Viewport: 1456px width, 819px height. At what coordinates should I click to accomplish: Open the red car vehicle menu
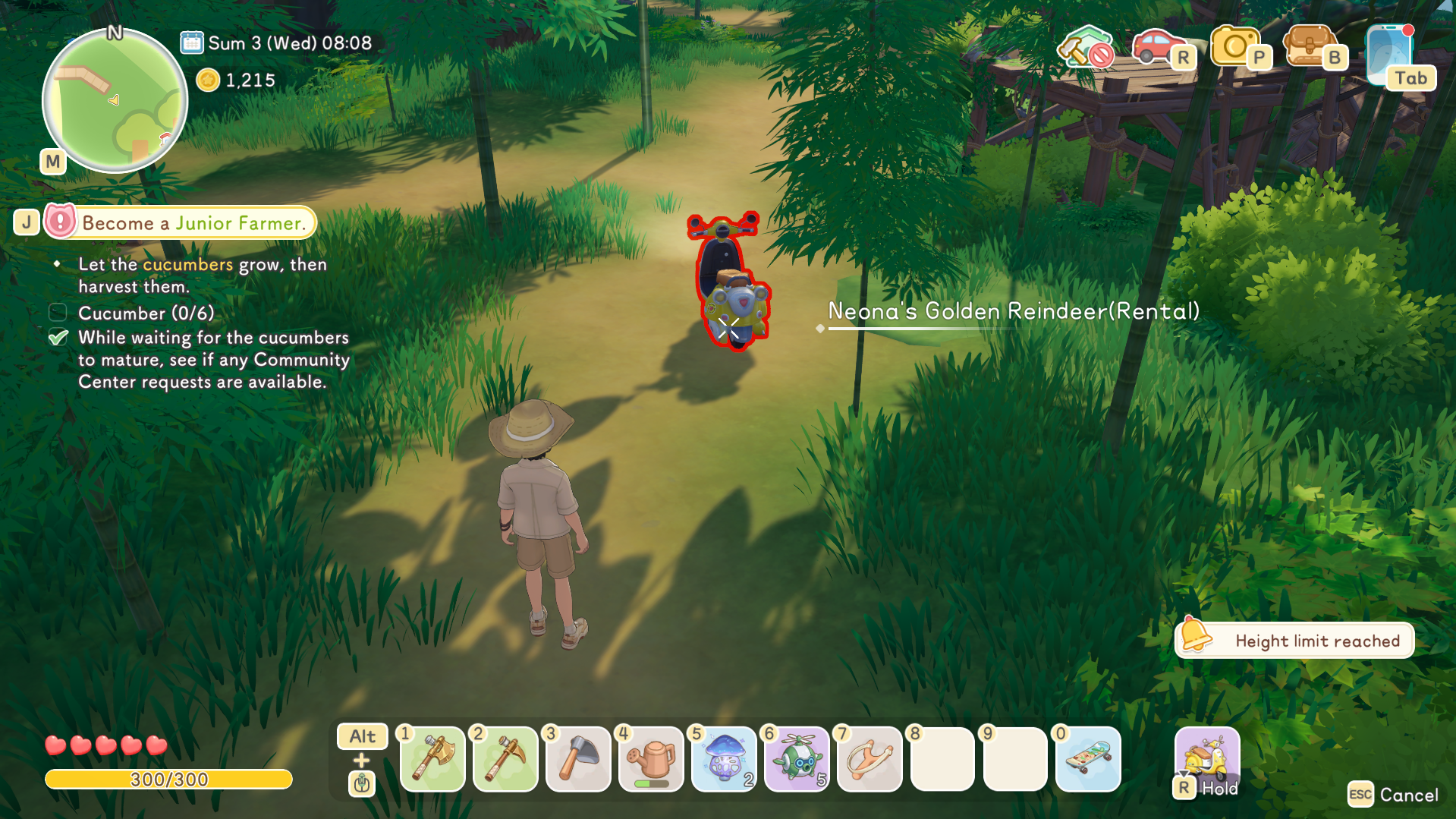click(1157, 47)
